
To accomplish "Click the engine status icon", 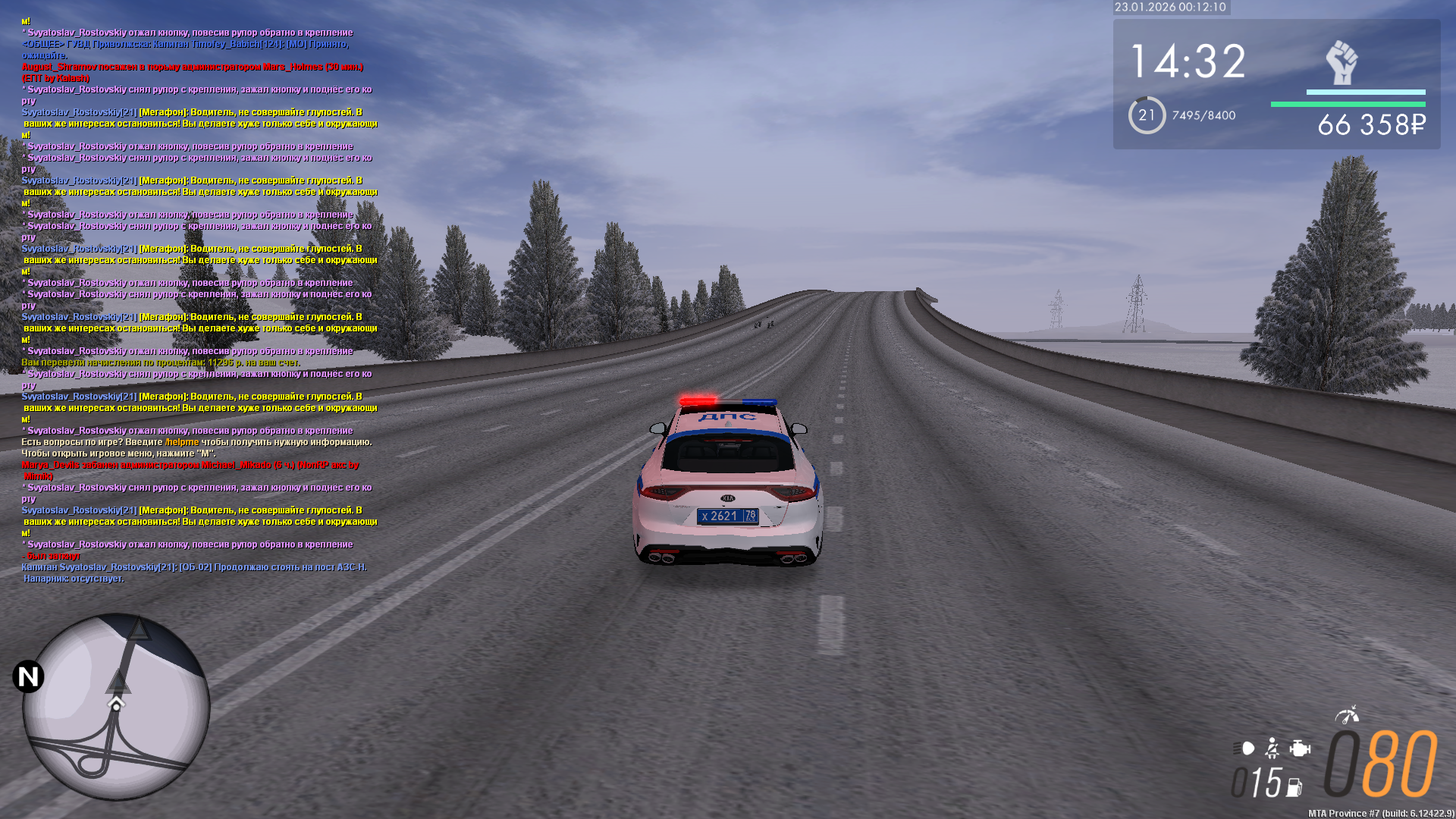I will pos(1300,748).
